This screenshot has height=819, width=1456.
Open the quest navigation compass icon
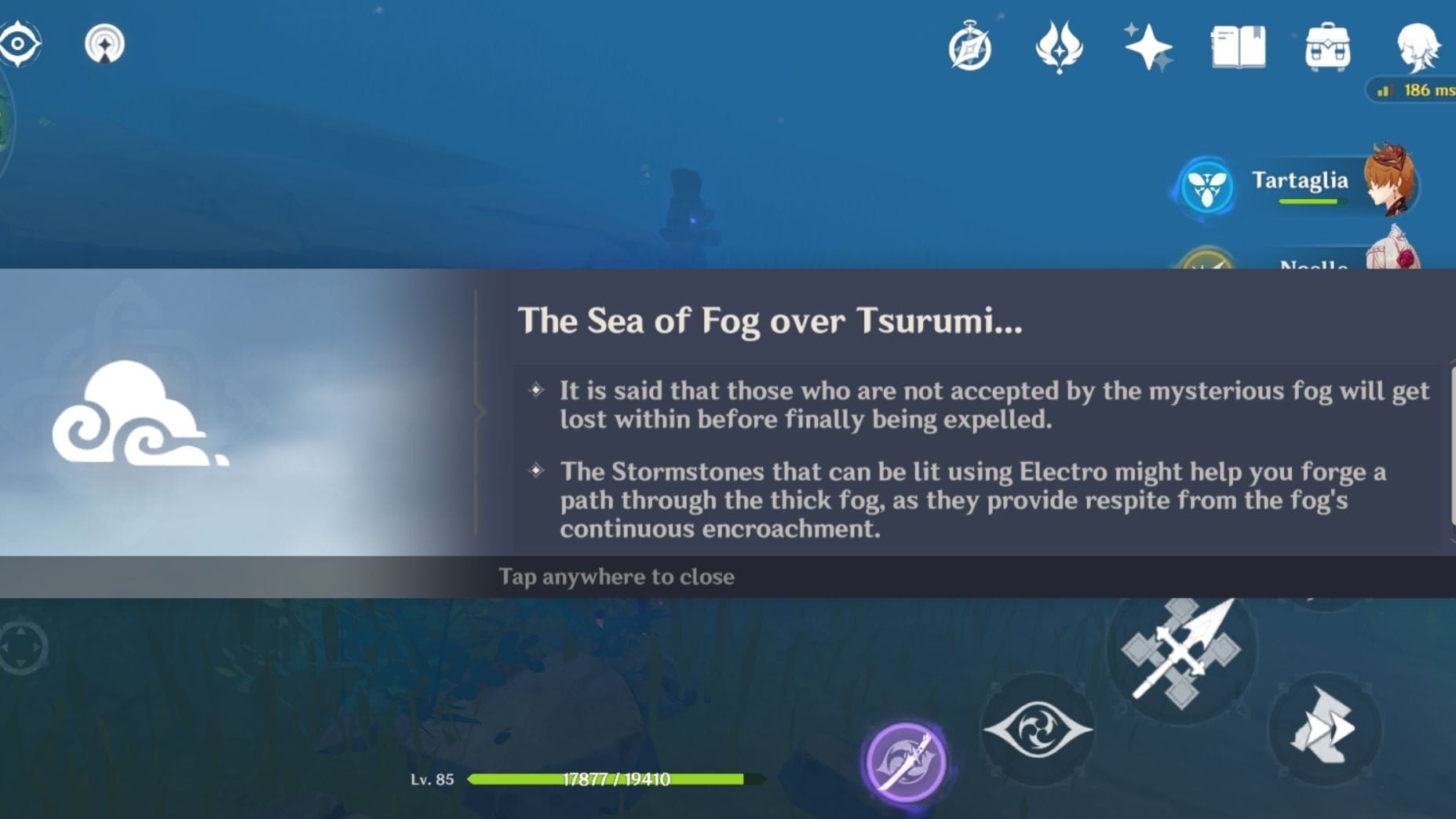971,47
